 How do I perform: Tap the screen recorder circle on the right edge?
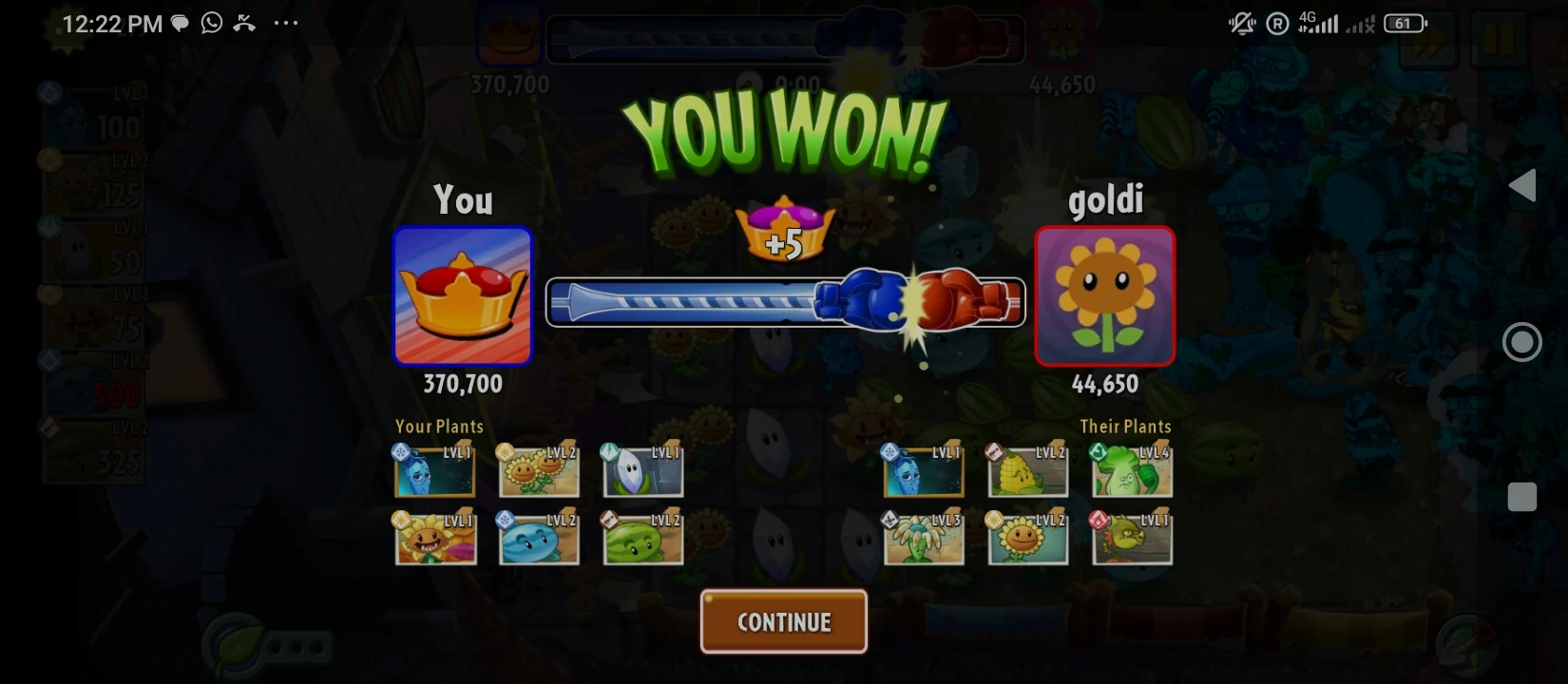click(1522, 341)
